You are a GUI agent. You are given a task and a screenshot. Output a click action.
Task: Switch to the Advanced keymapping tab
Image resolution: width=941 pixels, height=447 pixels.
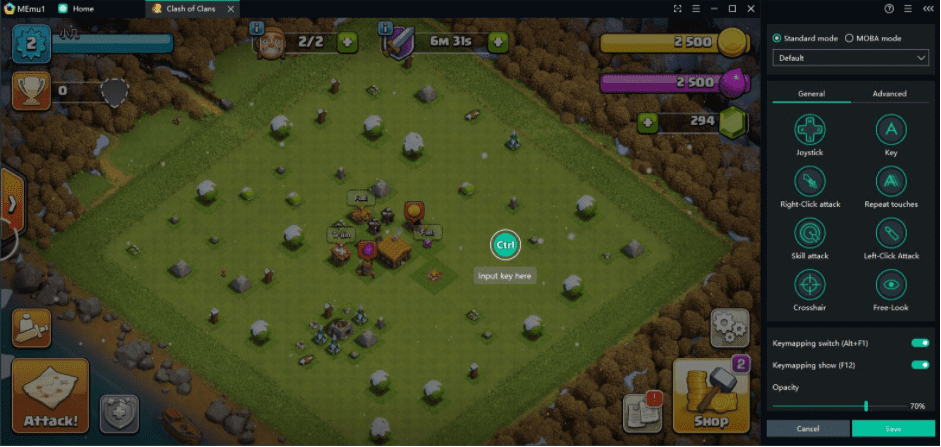pos(889,94)
